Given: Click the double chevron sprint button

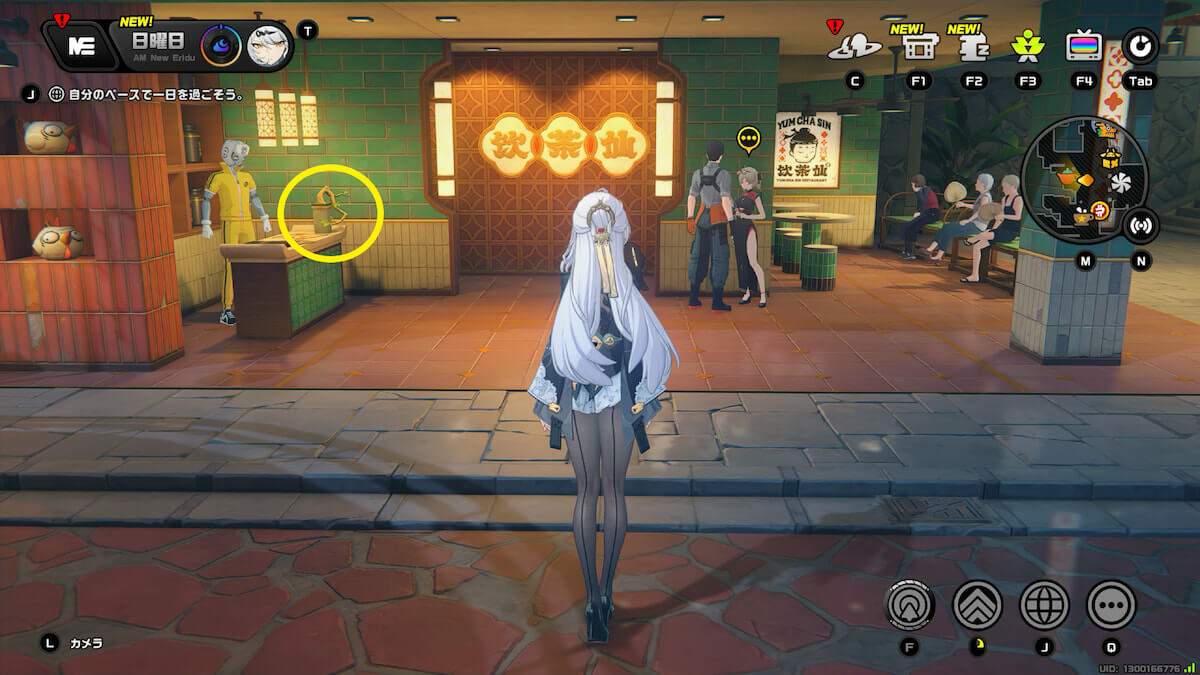Looking at the screenshot, I should coord(977,604).
